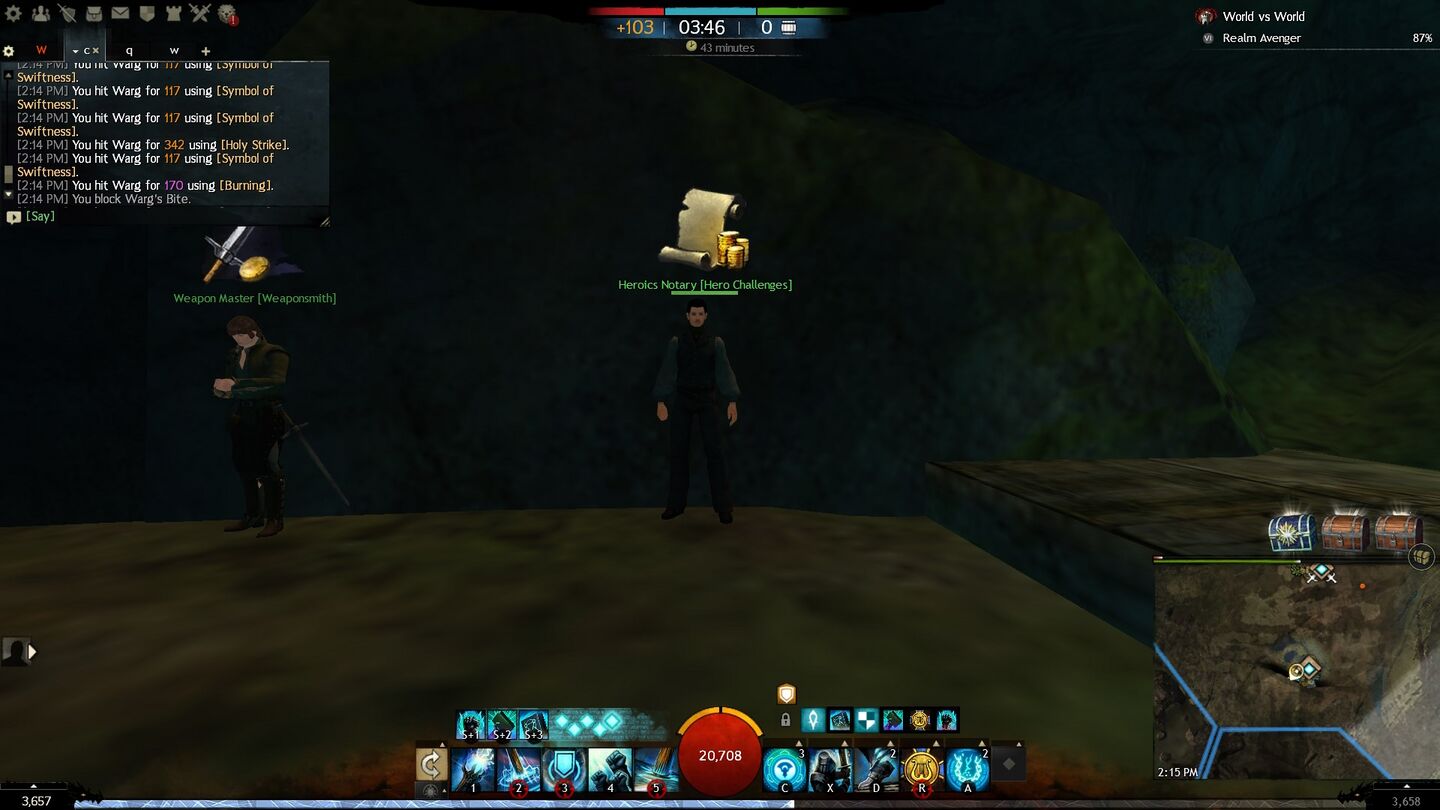The width and height of the screenshot is (1440, 810).
Task: Add a new chat tab with the plus button
Action: coord(206,50)
